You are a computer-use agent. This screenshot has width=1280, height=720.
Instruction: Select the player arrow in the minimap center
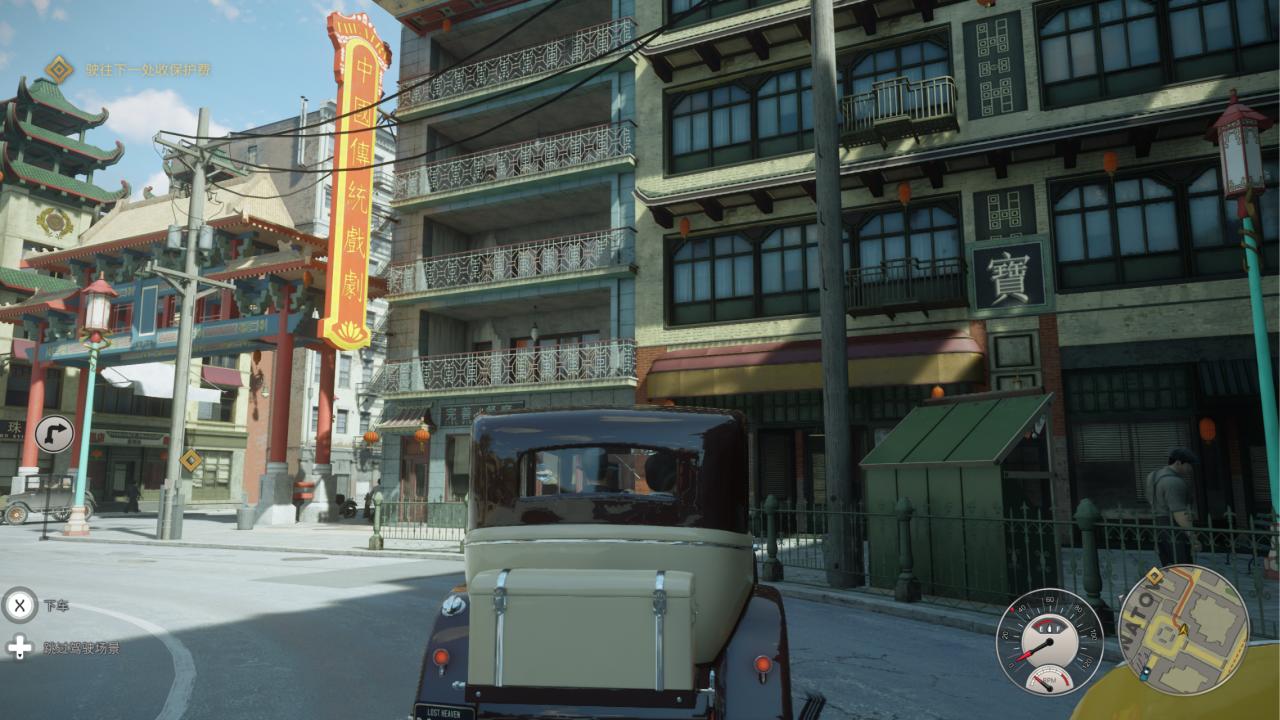tap(1184, 630)
